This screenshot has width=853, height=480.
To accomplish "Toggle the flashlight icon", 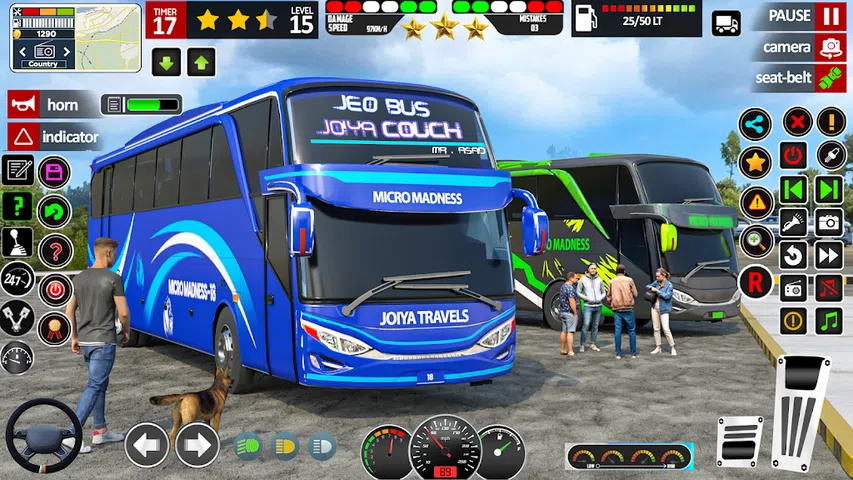I will (793, 222).
